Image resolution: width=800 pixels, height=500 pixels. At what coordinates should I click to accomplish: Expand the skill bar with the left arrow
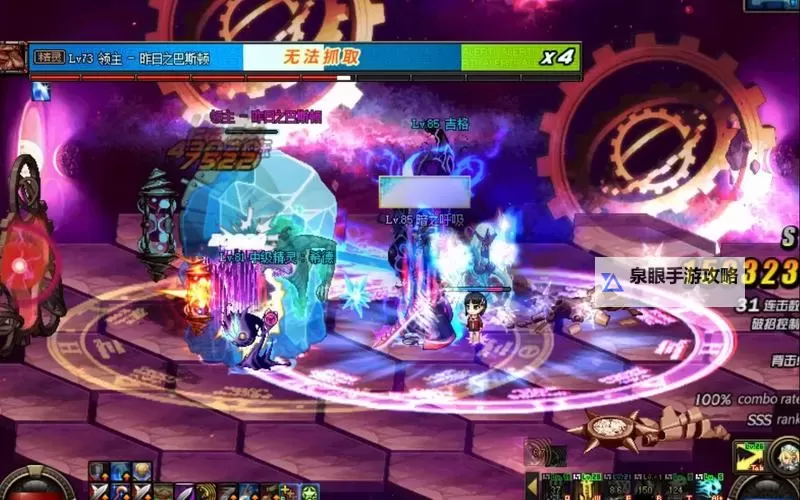click(x=533, y=486)
